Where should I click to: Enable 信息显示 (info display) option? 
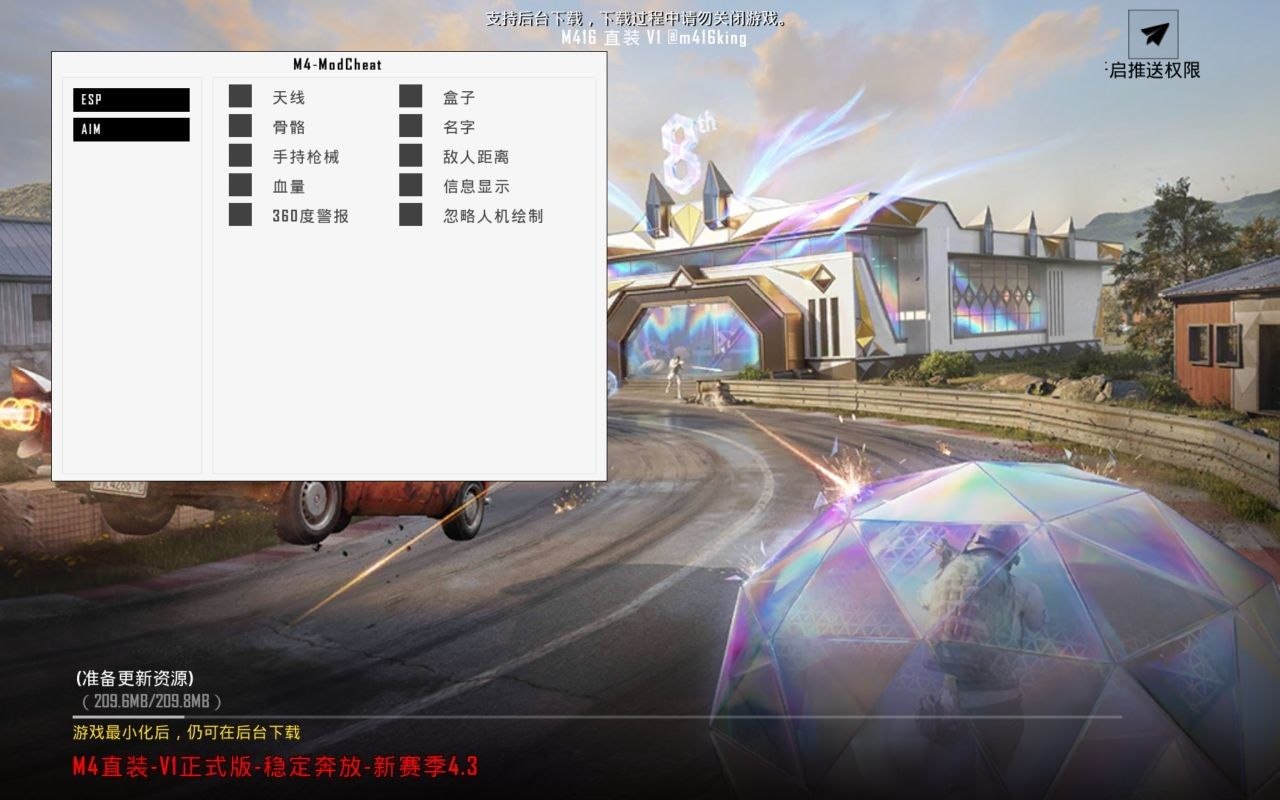point(410,186)
